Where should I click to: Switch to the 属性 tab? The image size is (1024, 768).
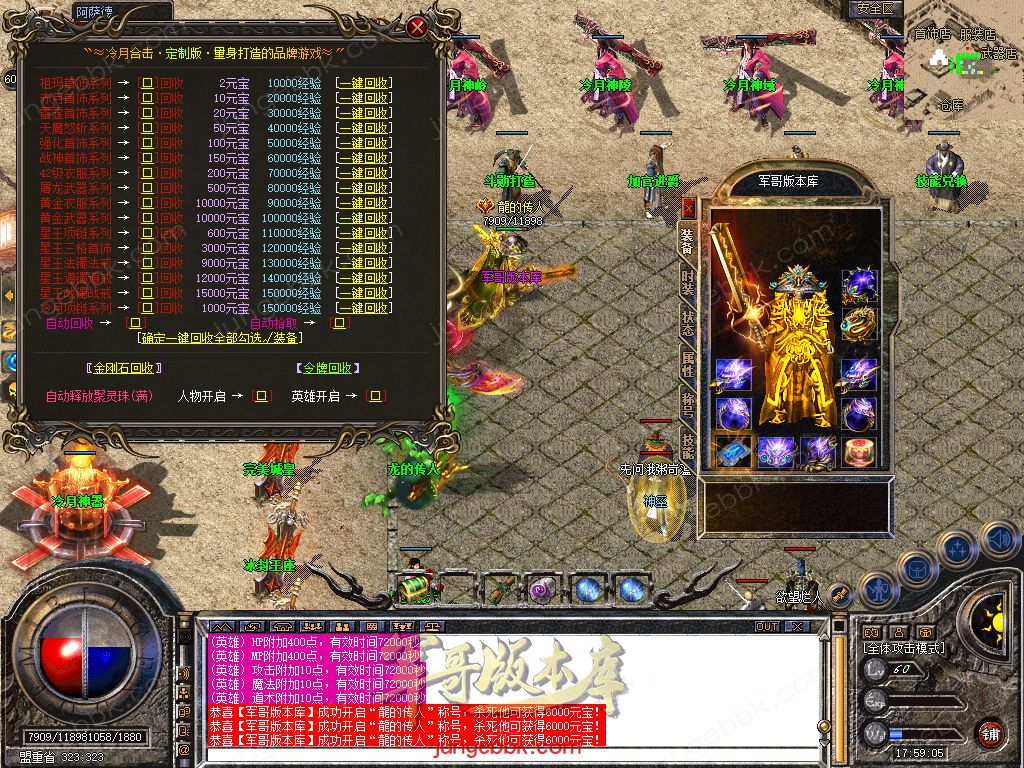688,364
